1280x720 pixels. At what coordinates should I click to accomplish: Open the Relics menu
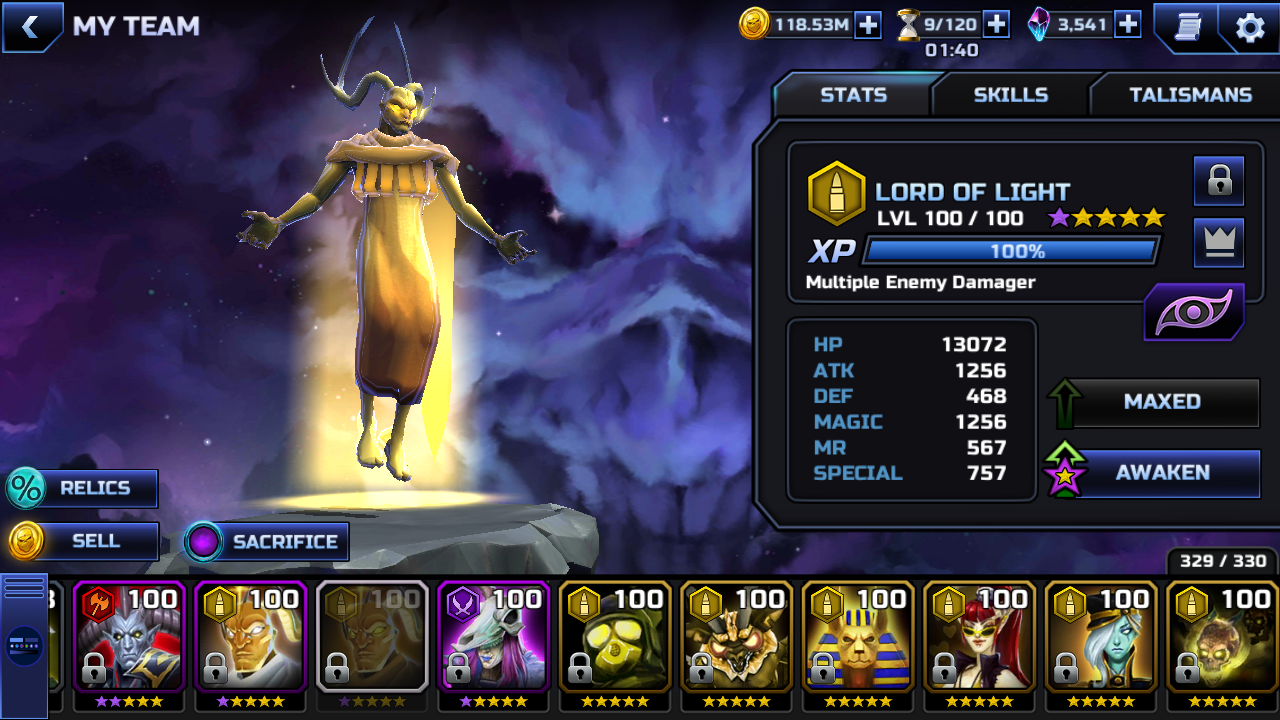84,489
